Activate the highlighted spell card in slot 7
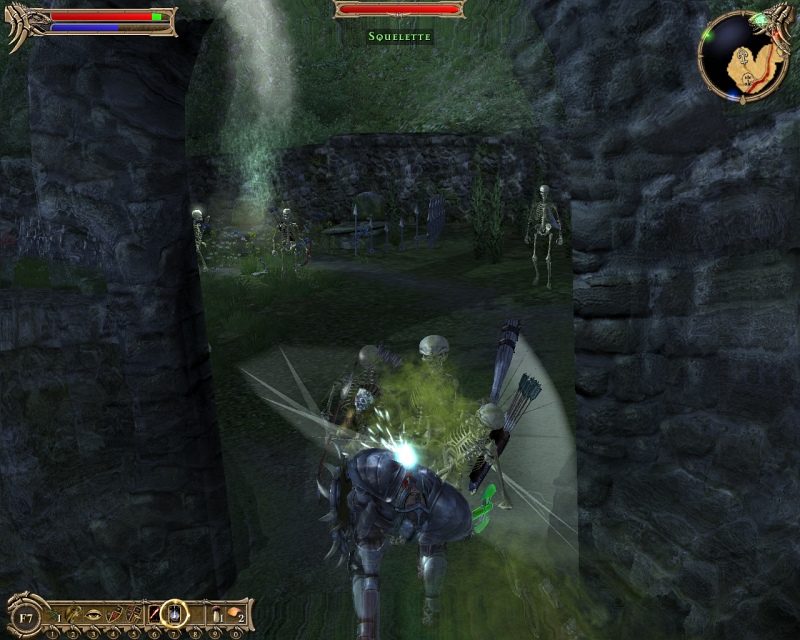 tap(175, 612)
